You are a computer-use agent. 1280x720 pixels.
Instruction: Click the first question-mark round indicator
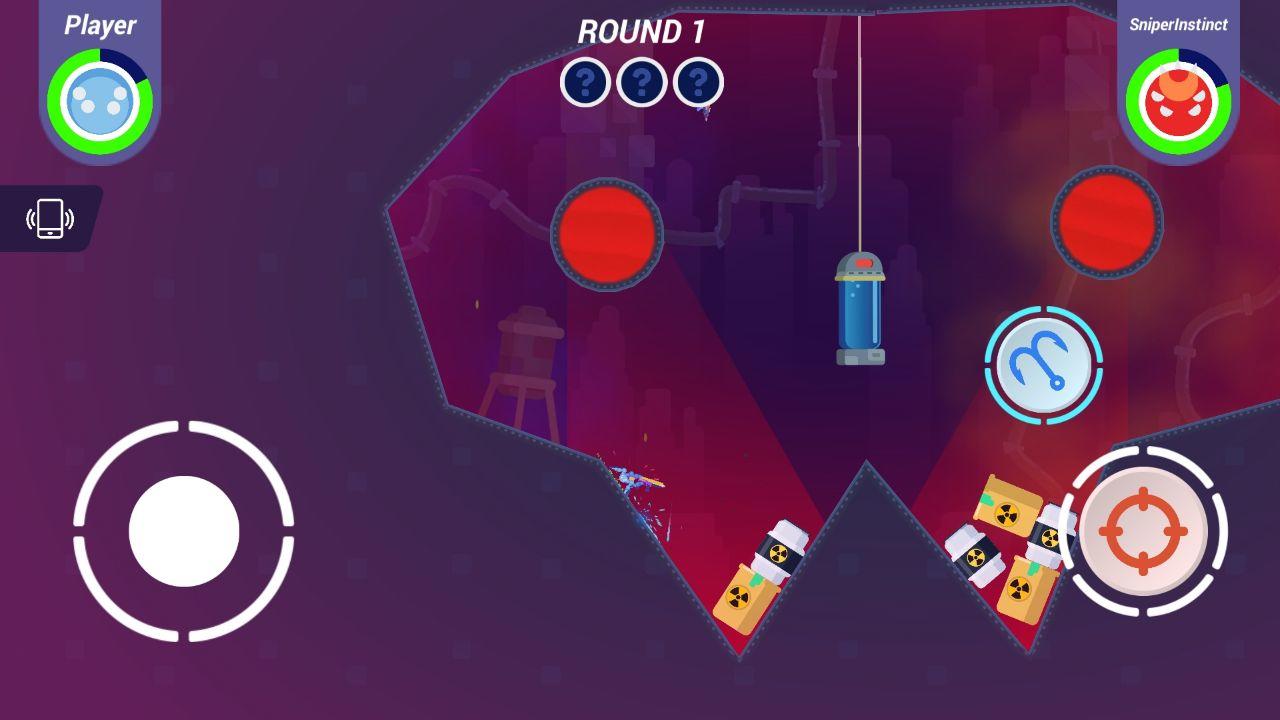coord(585,83)
